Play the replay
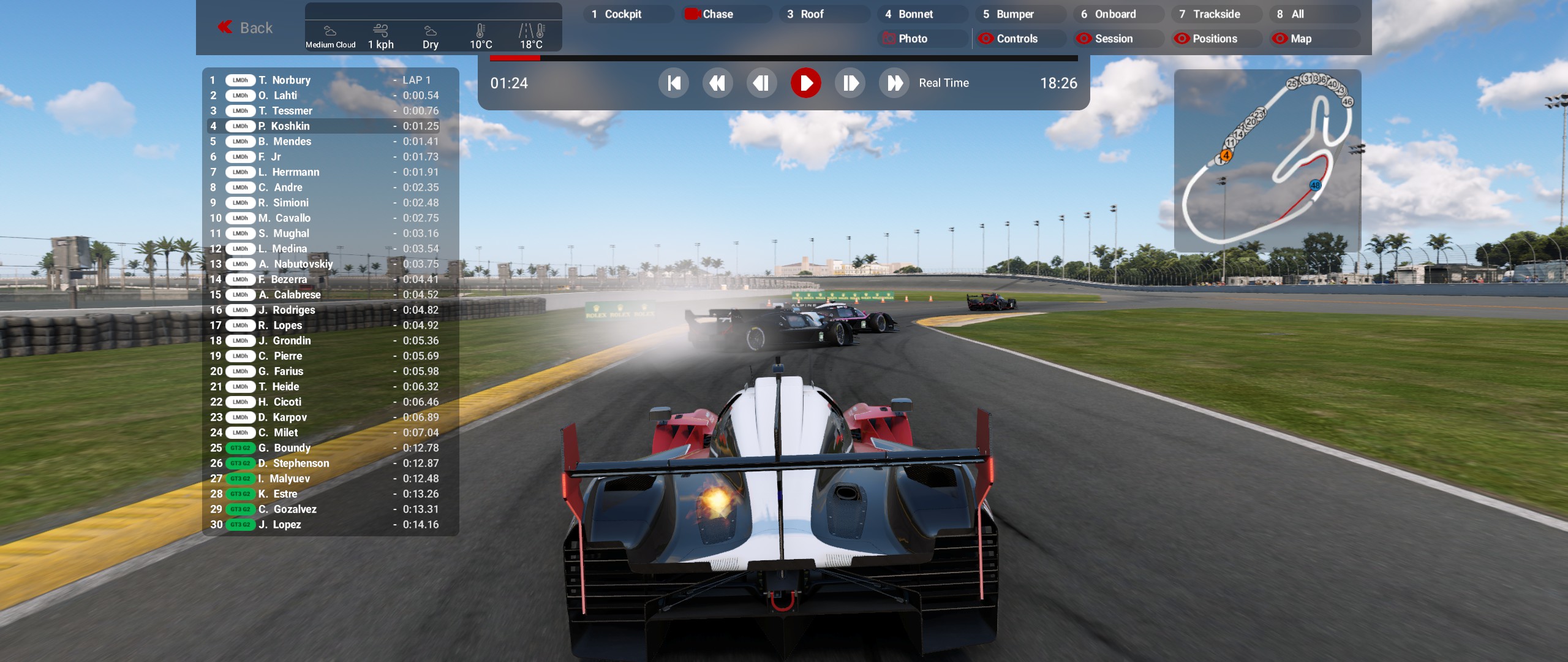 [805, 83]
